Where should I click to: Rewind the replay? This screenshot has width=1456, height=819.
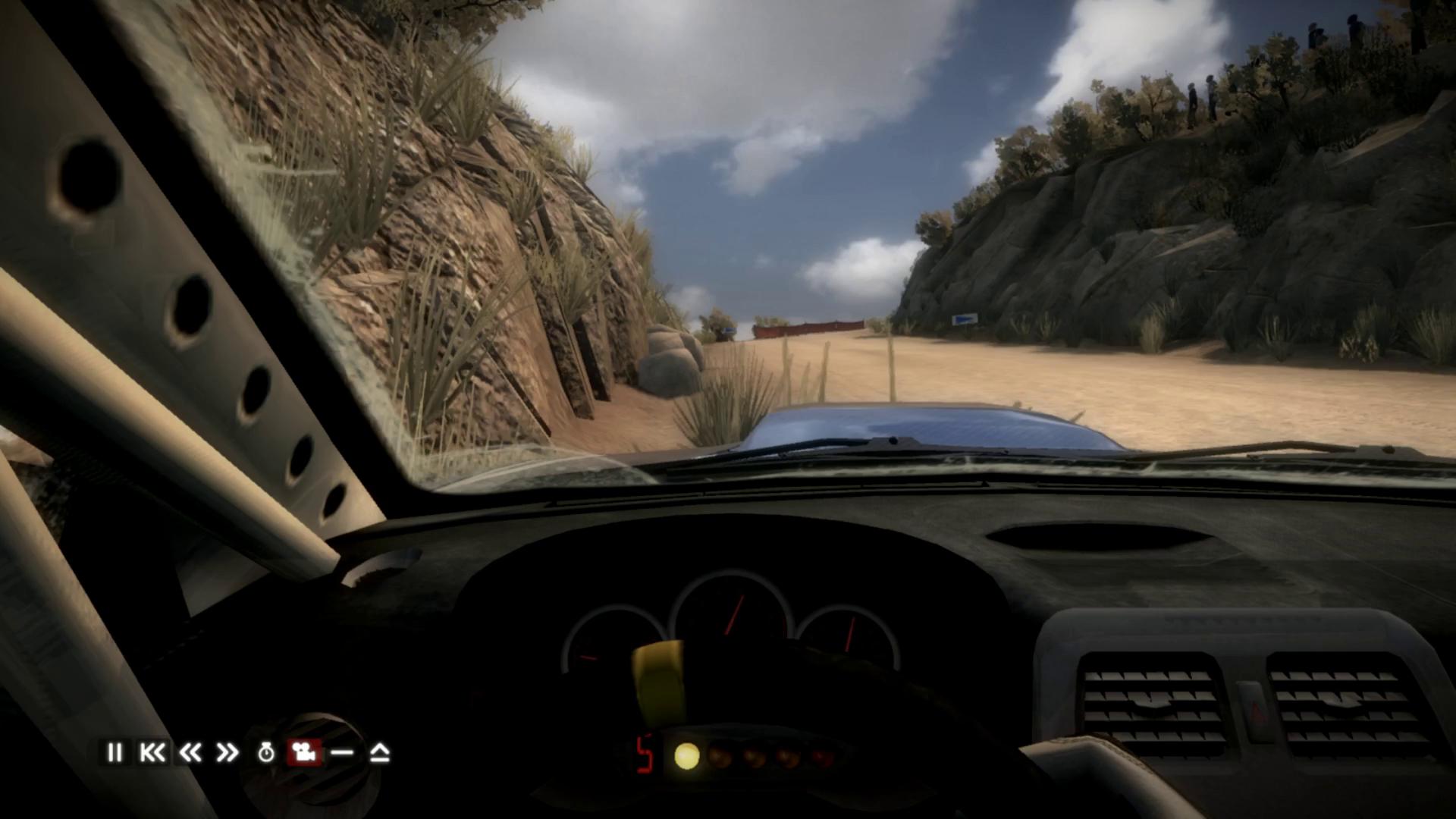(x=190, y=752)
